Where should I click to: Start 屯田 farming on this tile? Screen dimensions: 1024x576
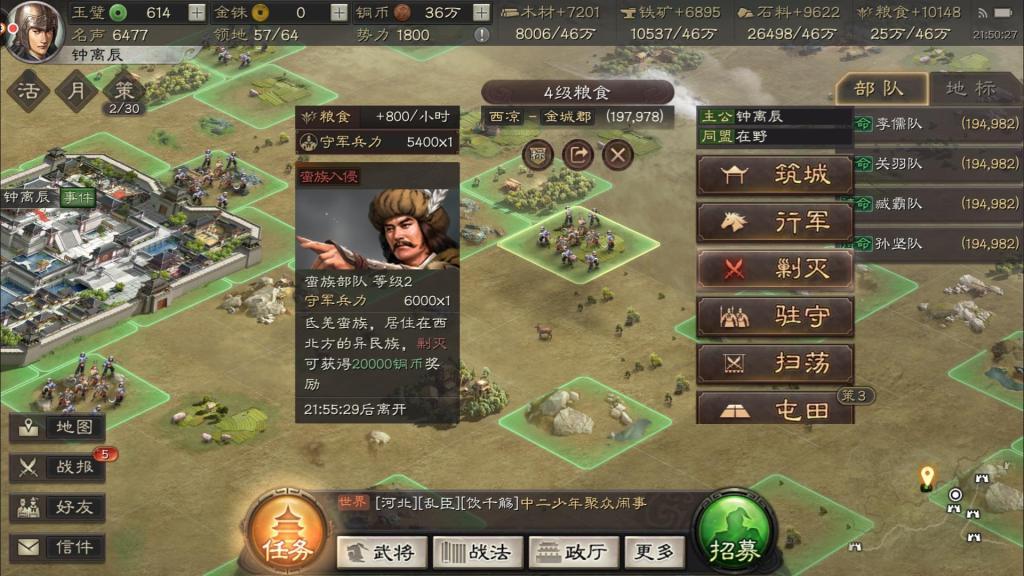point(775,409)
